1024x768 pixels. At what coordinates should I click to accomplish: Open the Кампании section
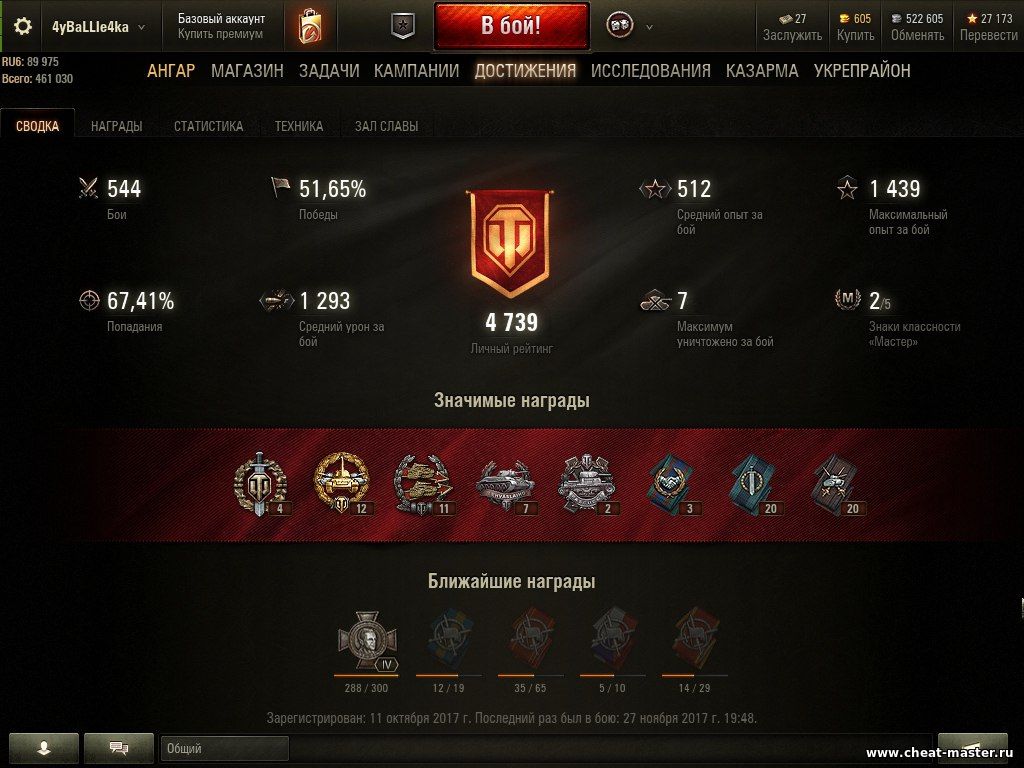point(416,71)
